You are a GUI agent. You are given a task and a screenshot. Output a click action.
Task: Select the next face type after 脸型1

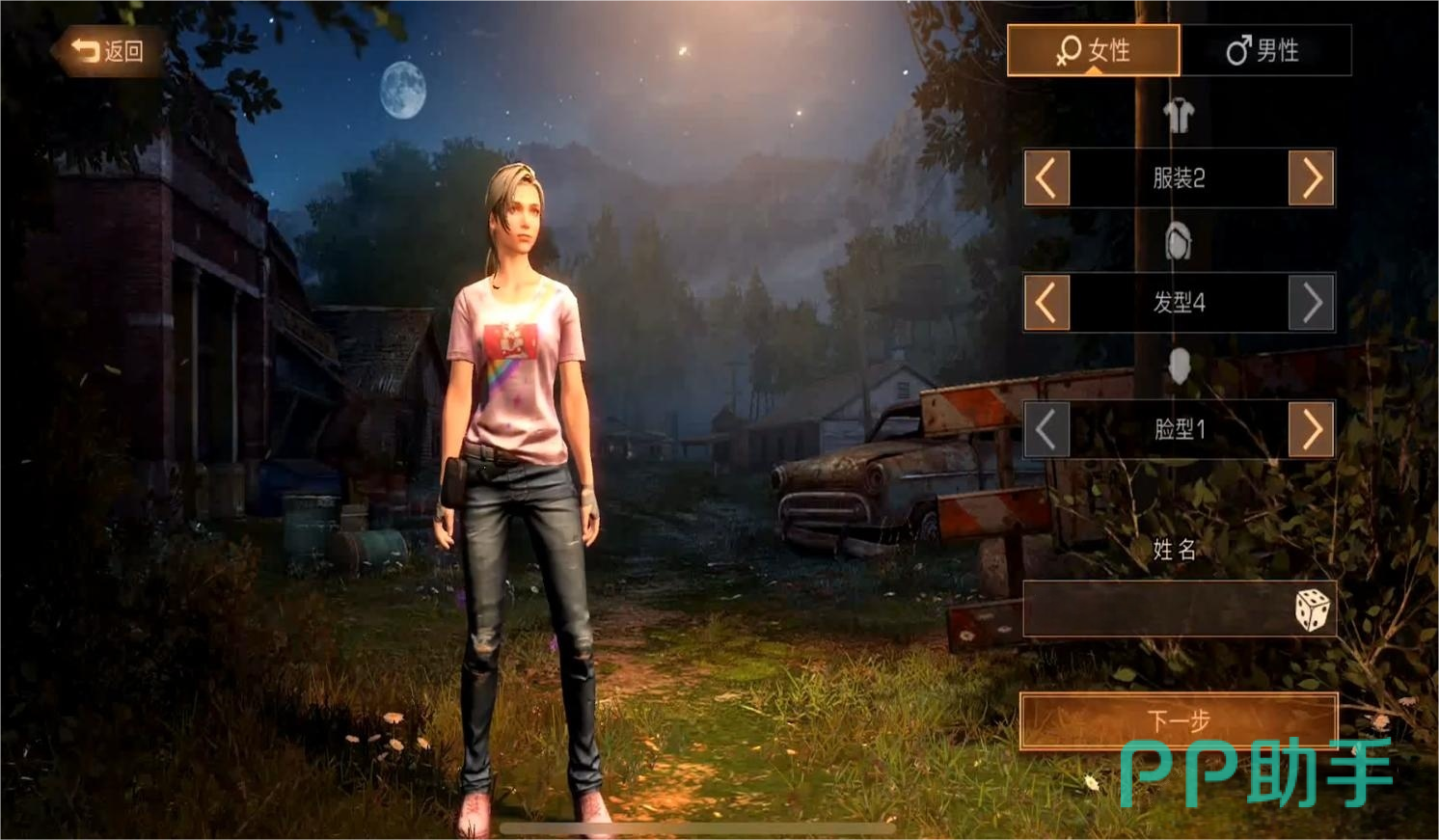coord(1312,429)
